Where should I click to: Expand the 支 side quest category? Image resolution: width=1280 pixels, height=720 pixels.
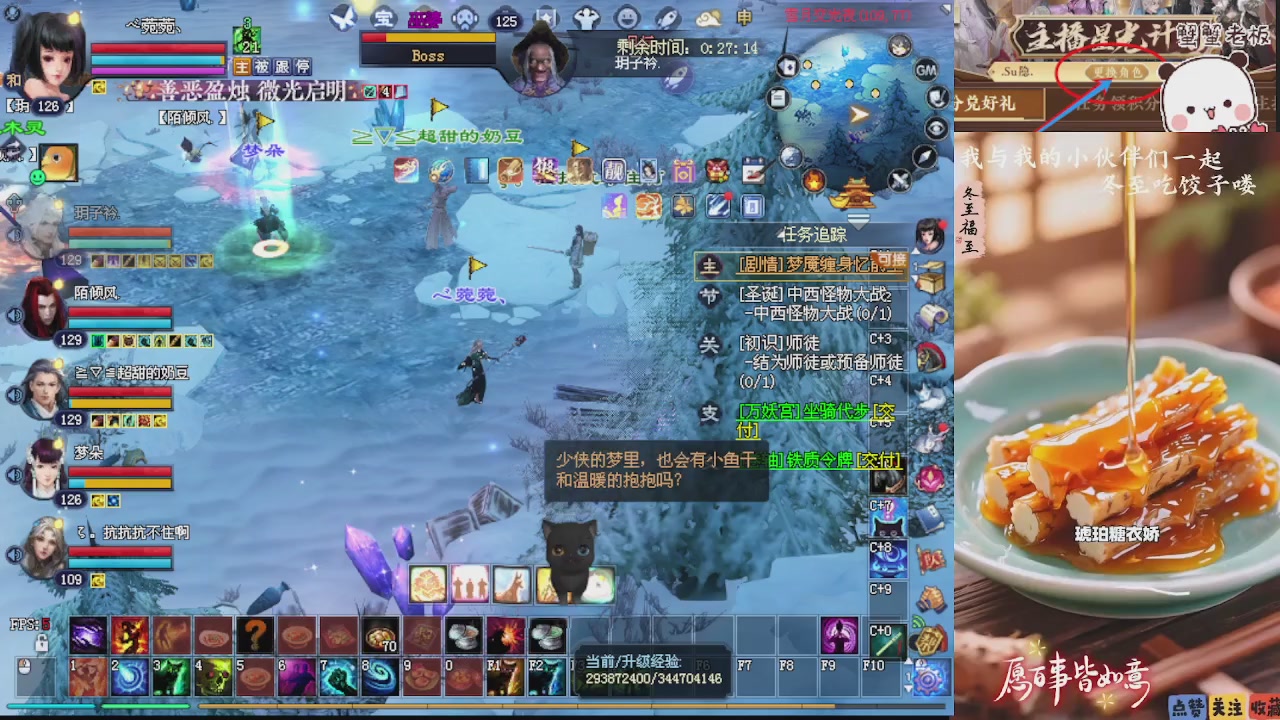(x=711, y=411)
